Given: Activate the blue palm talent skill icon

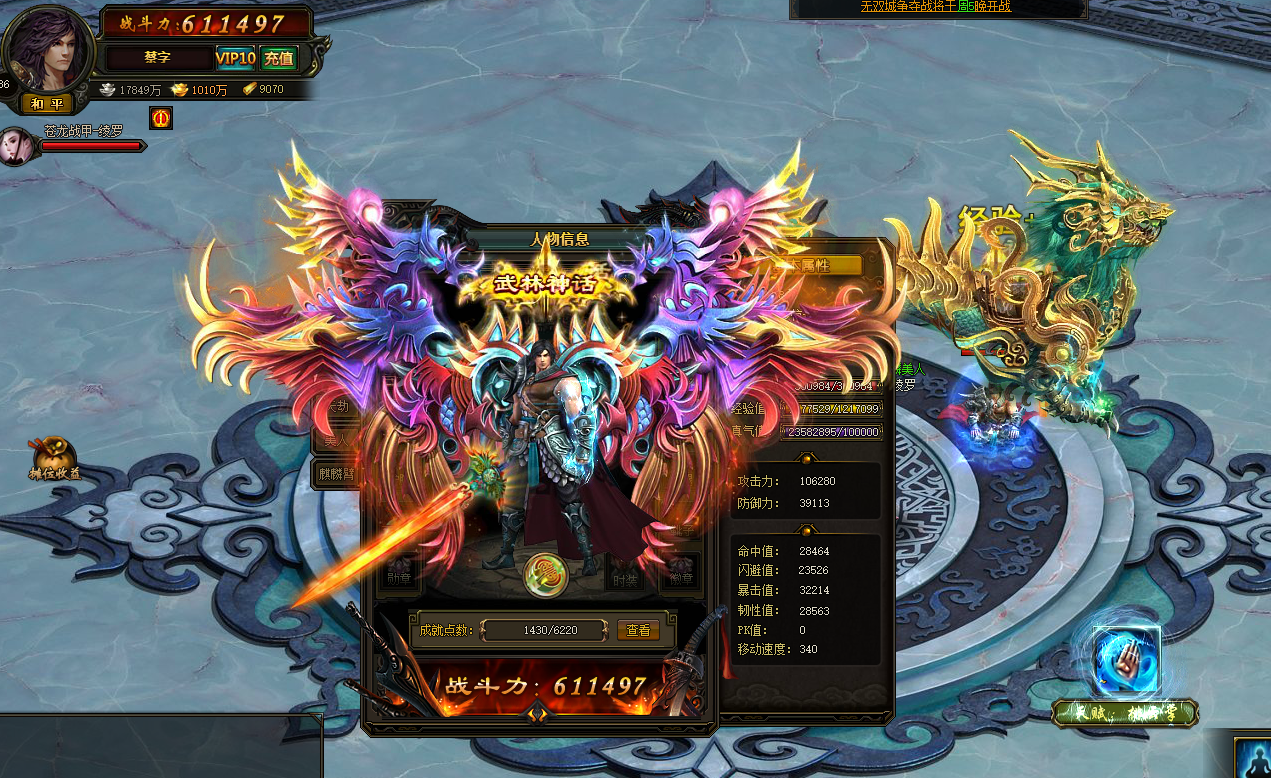Looking at the screenshot, I should pyautogui.click(x=1126, y=660).
